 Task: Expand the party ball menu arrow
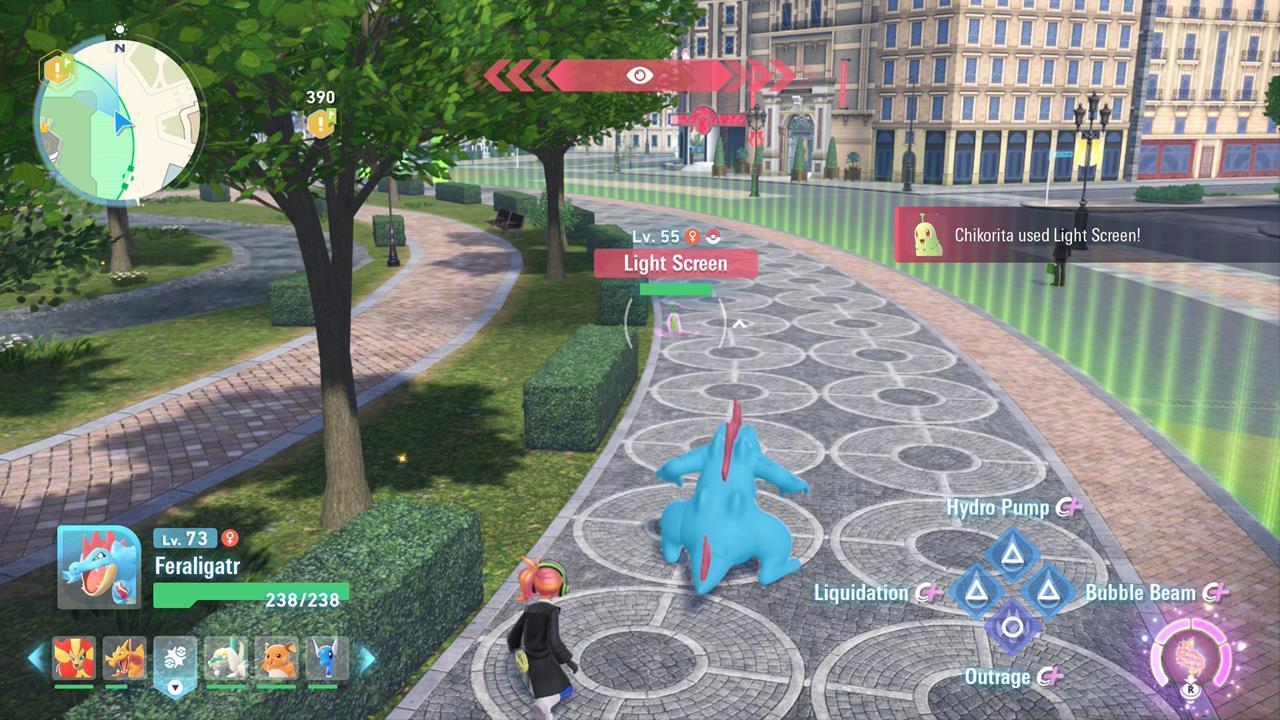point(174,687)
